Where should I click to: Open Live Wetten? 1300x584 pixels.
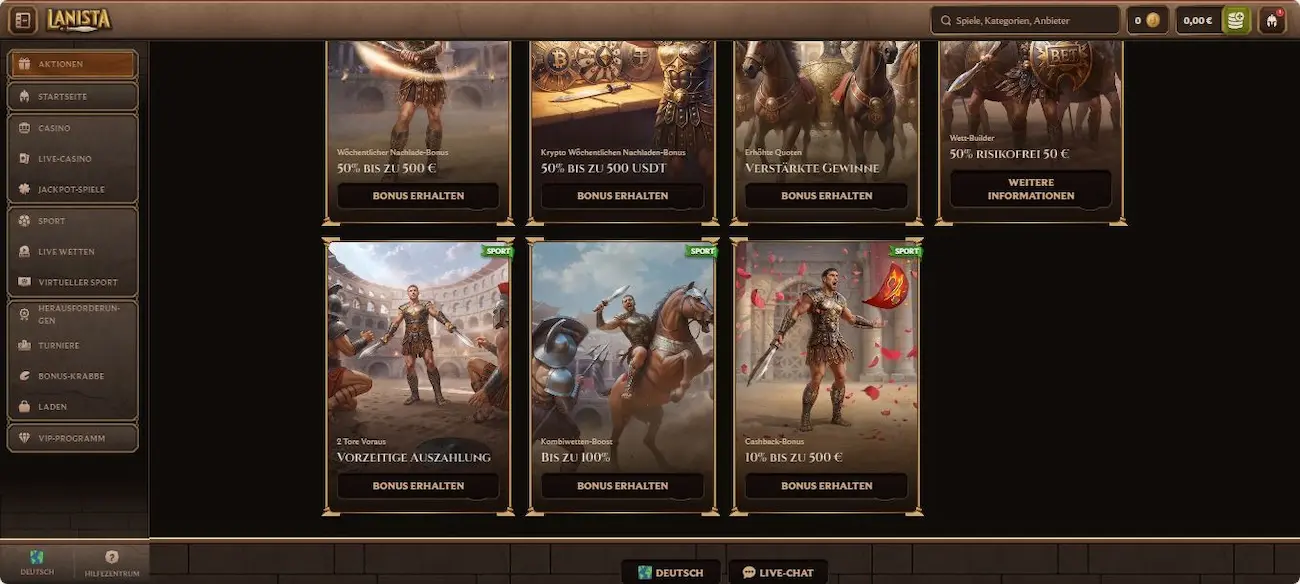pyautogui.click(x=72, y=252)
